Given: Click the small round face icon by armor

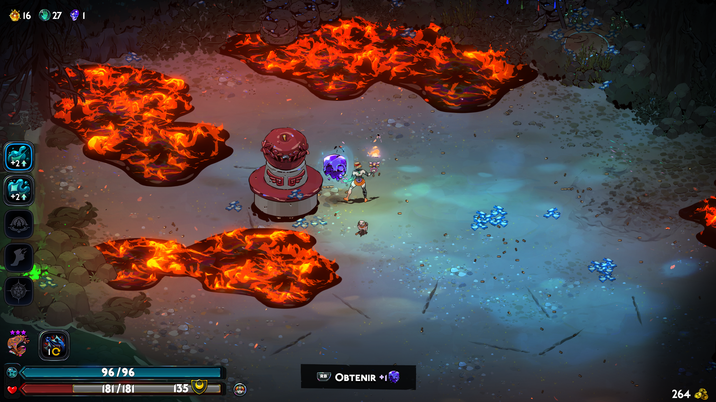Looking at the screenshot, I should (x=240, y=388).
